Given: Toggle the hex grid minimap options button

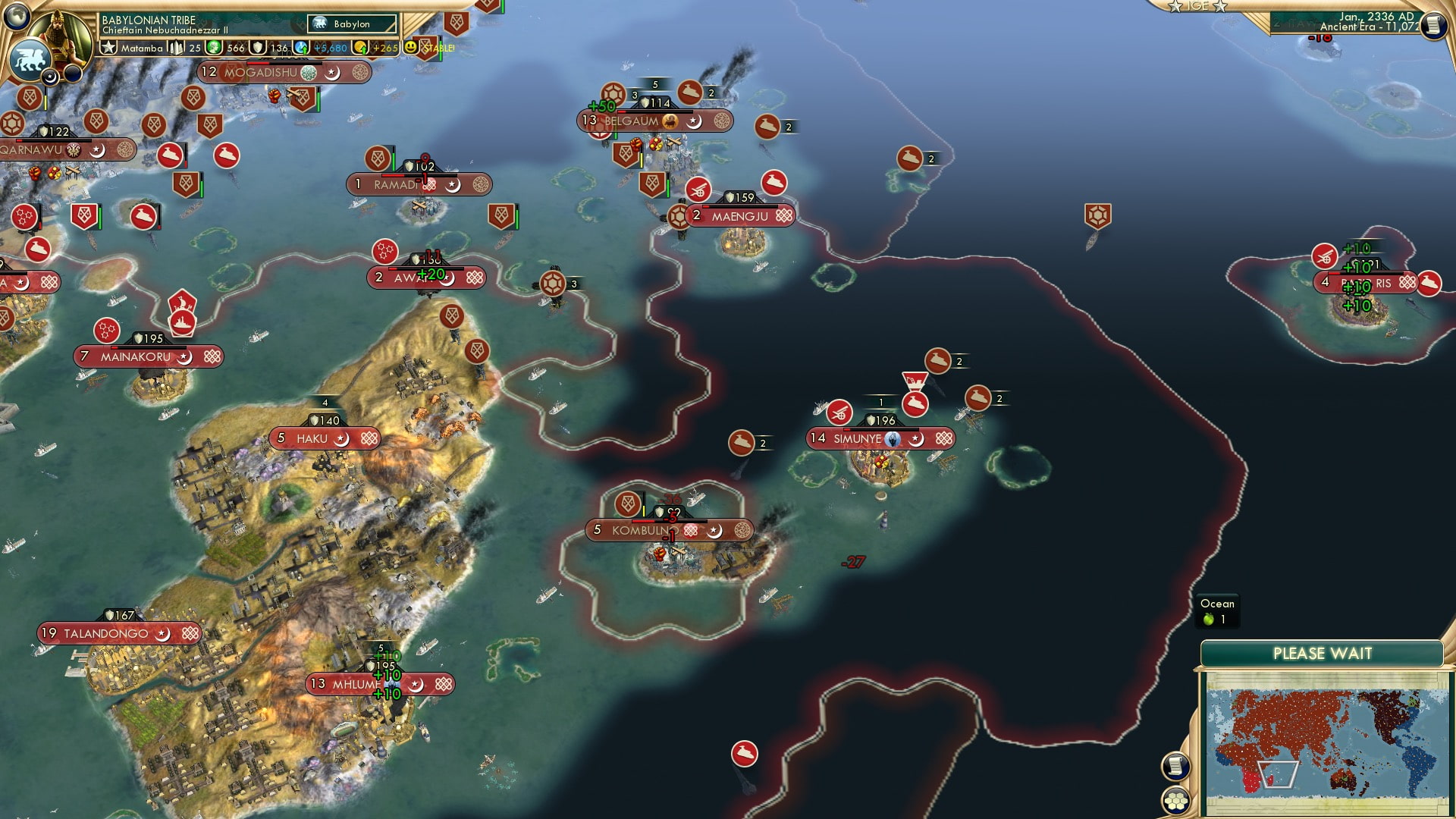Looking at the screenshot, I should (x=1175, y=801).
